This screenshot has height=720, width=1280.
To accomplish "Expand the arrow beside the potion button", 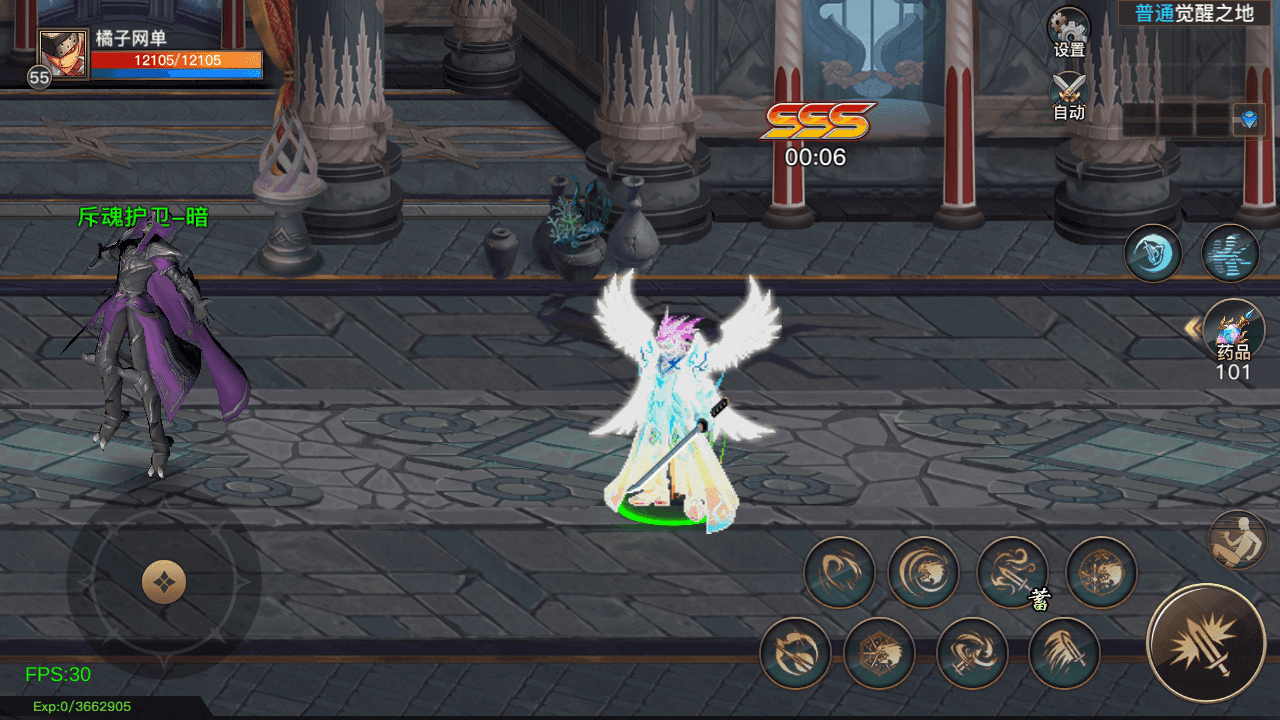I will [1191, 327].
